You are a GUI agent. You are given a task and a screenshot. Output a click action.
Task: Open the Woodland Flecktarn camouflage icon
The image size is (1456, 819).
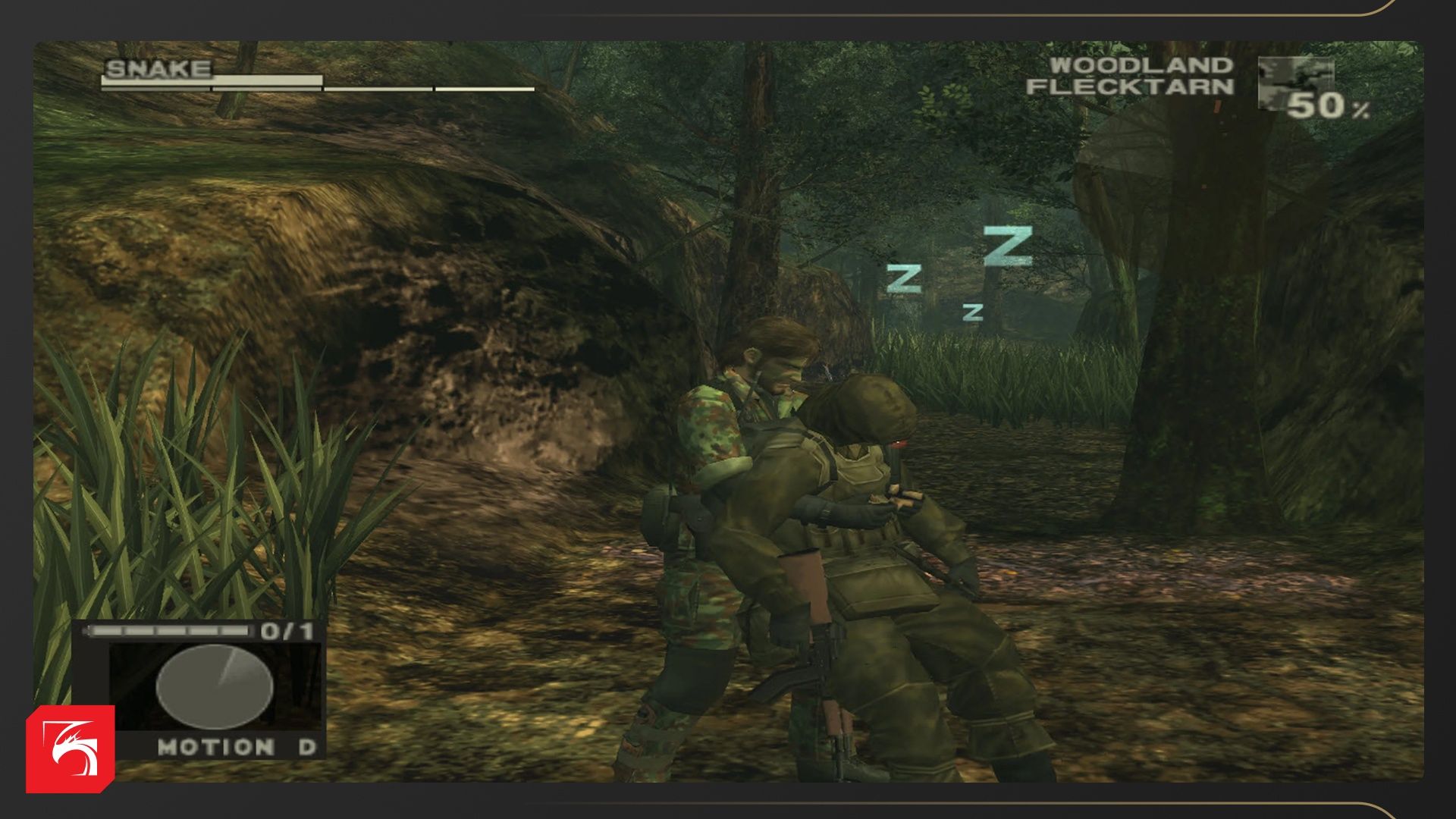click(x=1294, y=82)
